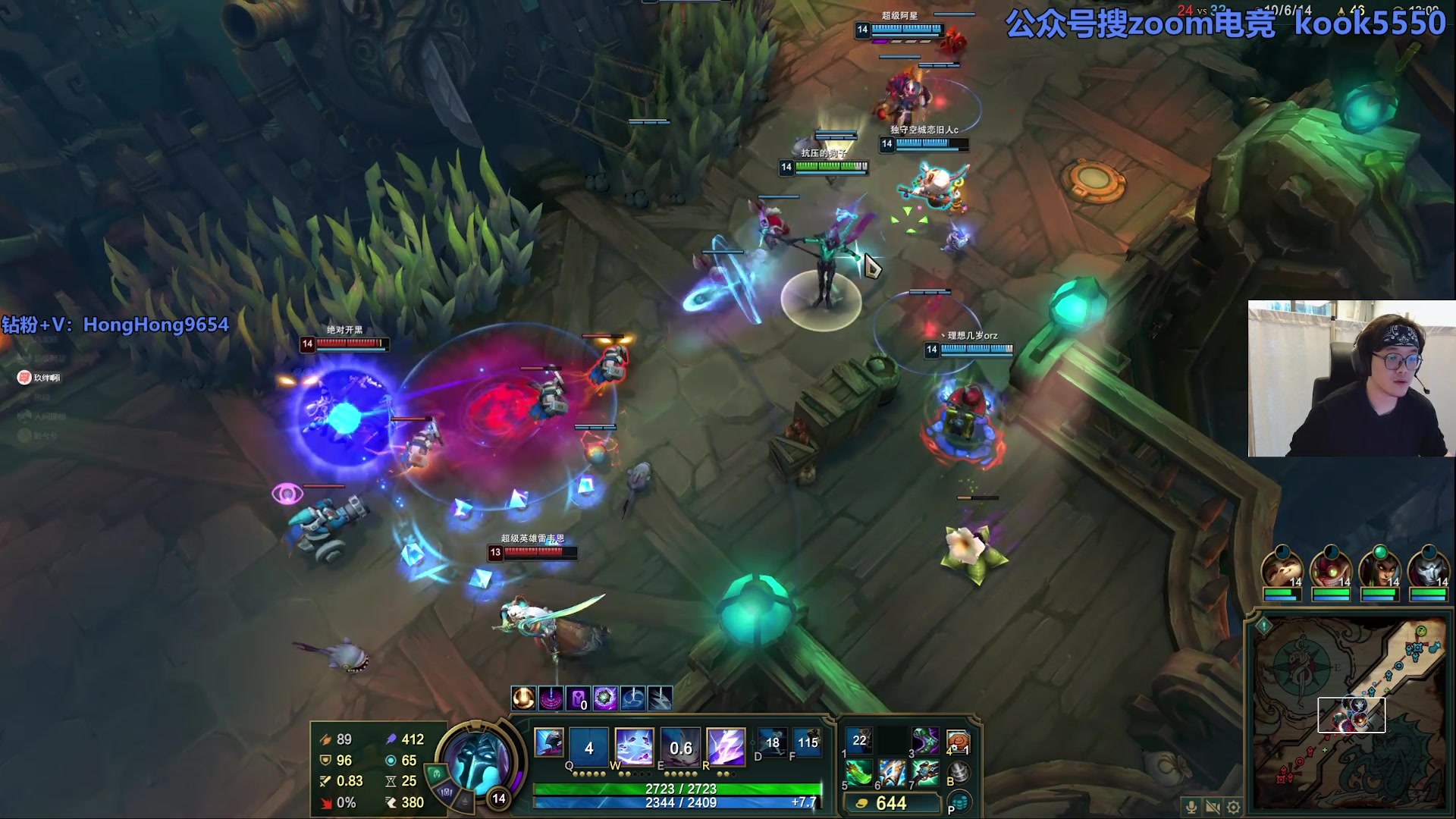
Task: Open the minimap alert ping button
Action: 1263,626
